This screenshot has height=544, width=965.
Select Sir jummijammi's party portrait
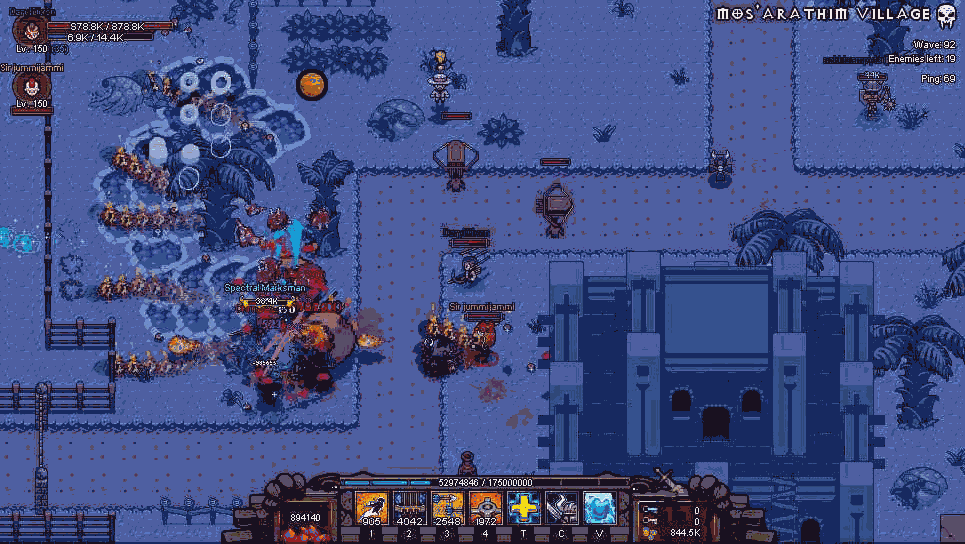(30, 87)
